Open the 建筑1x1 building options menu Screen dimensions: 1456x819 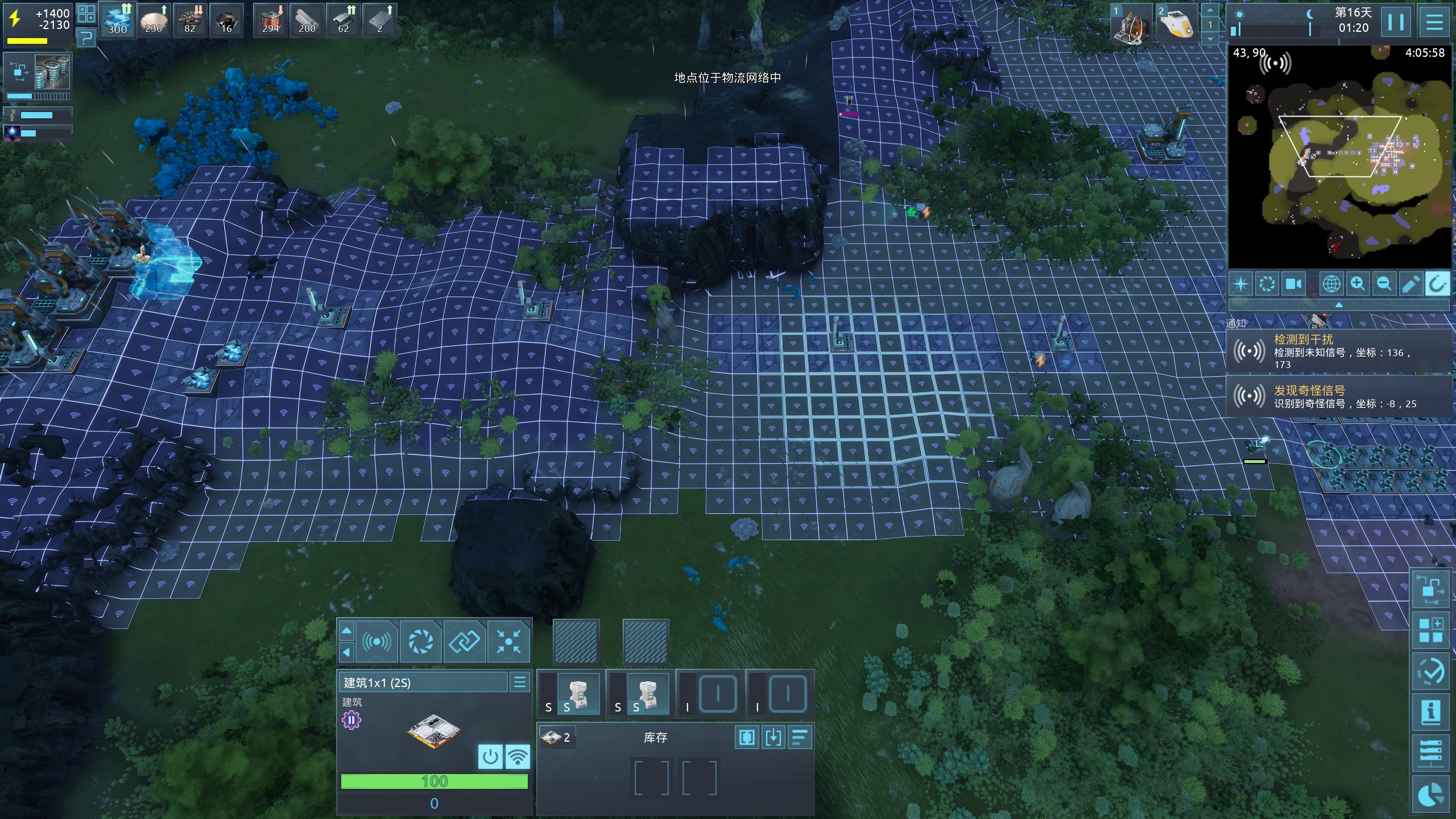tap(519, 682)
